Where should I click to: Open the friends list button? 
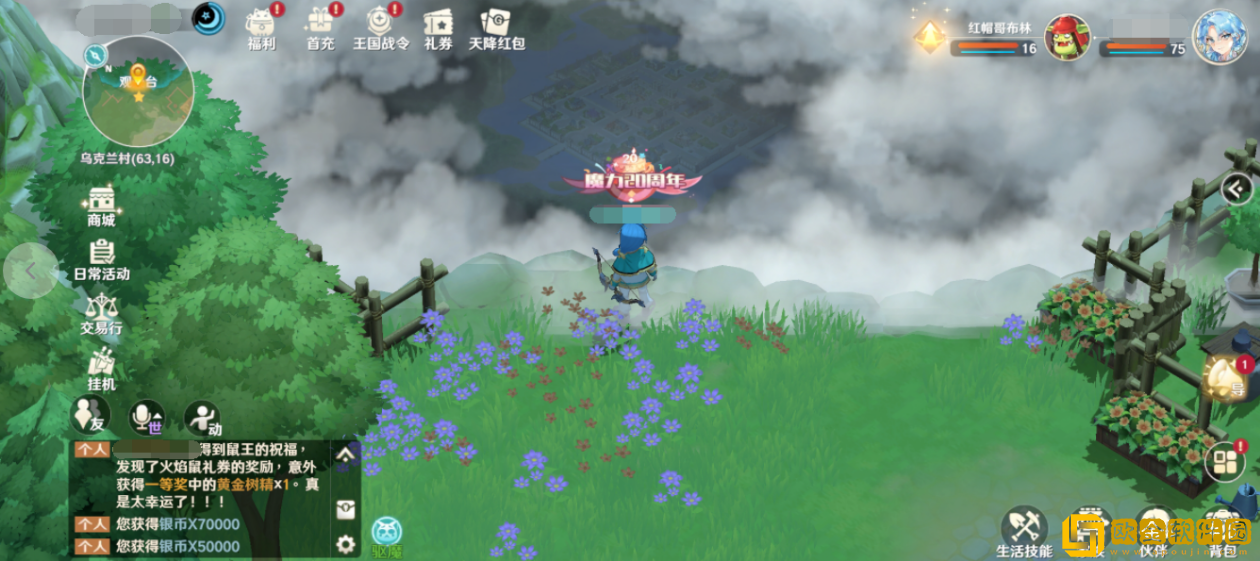[x=90, y=416]
